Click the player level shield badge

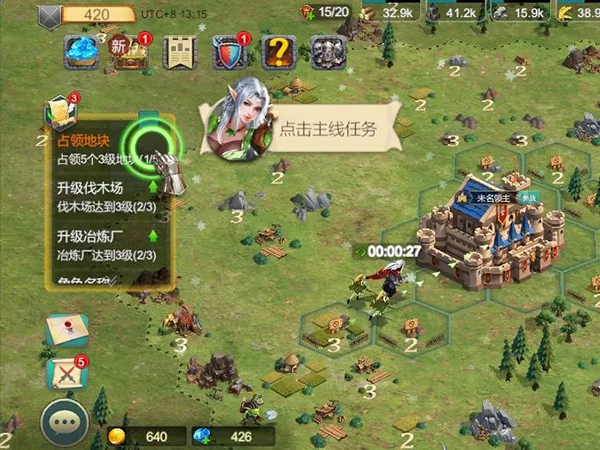(49, 16)
